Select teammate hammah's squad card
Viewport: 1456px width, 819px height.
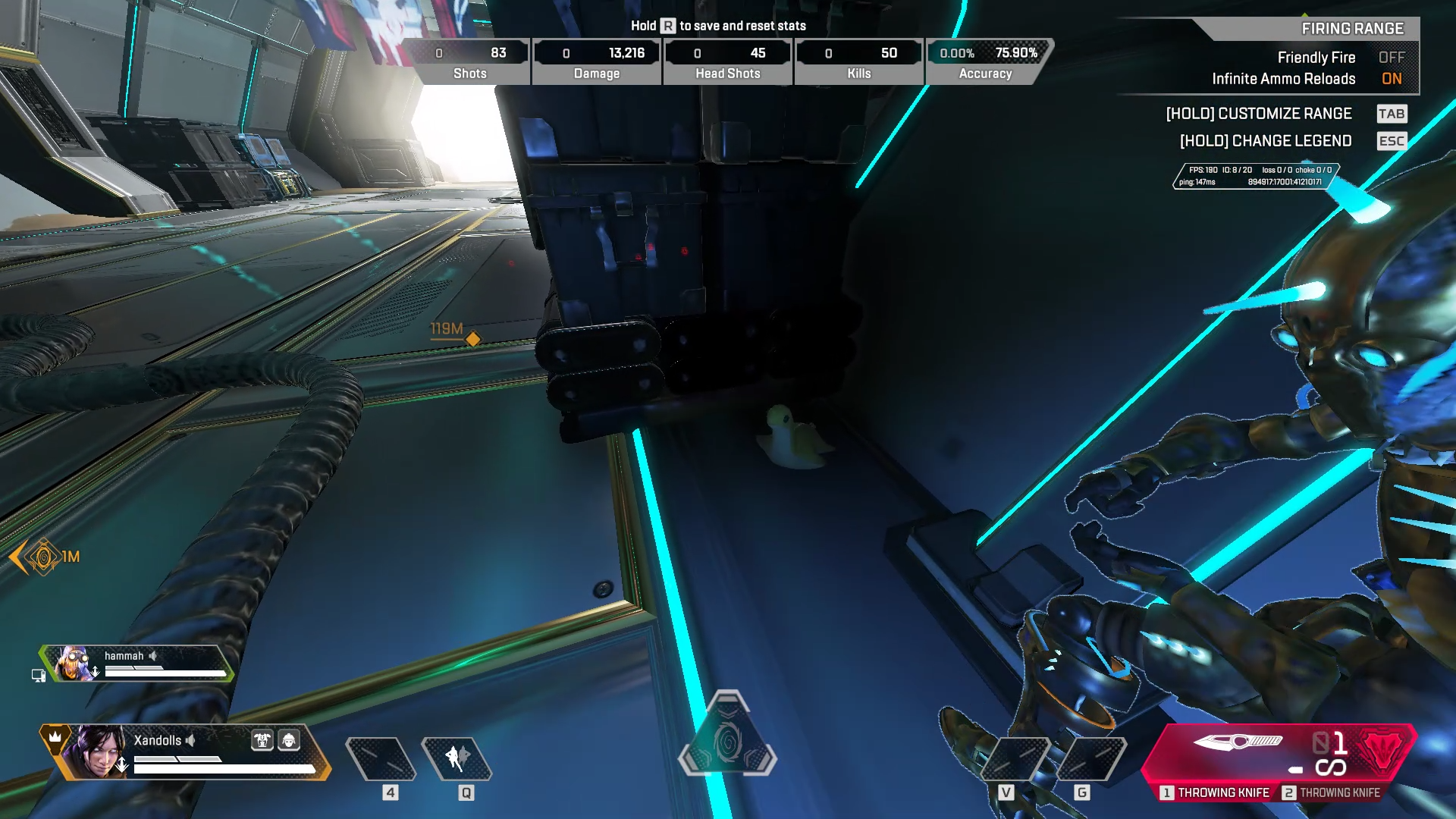point(136,664)
